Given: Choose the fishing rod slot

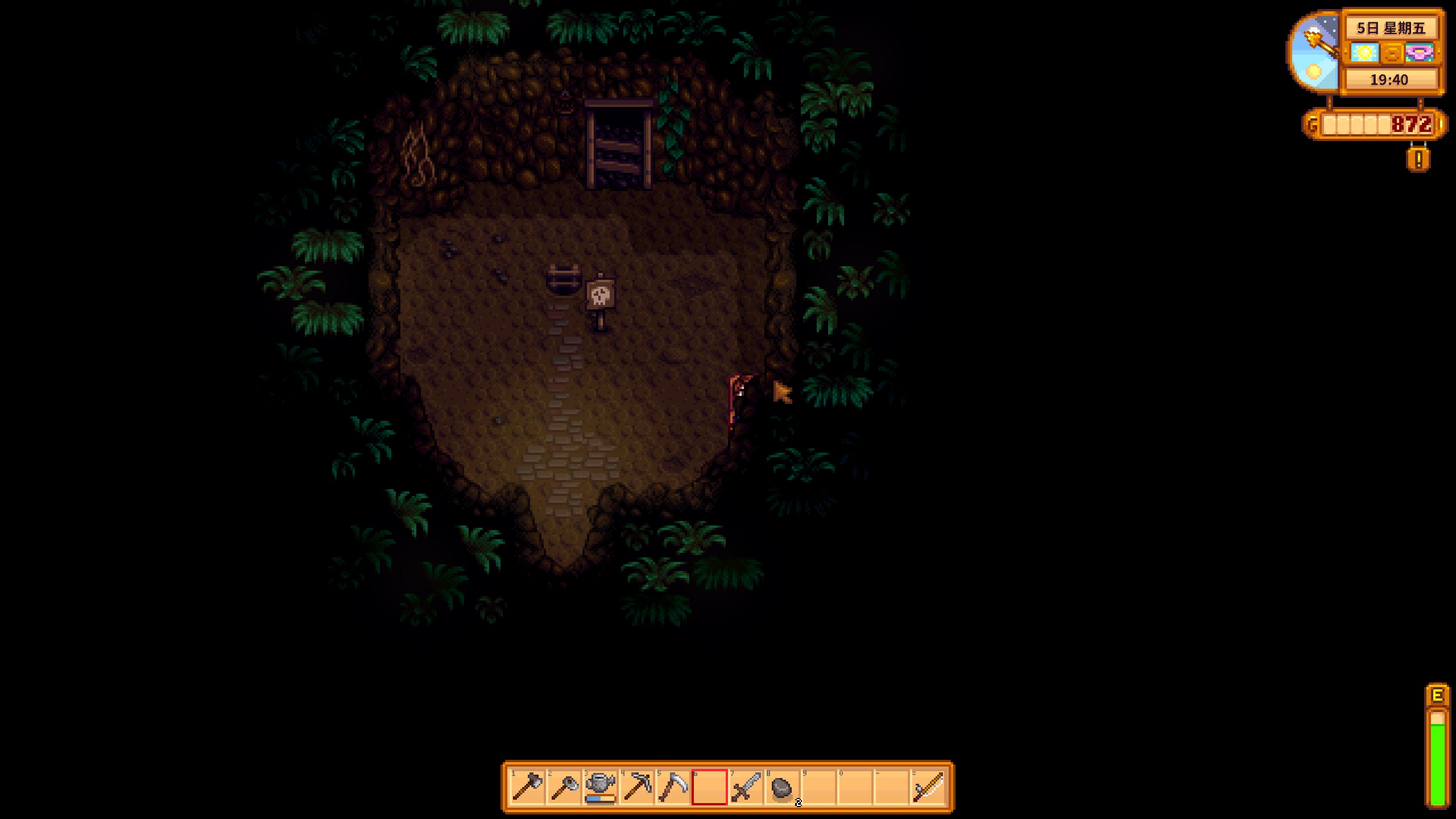Looking at the screenshot, I should click(928, 787).
